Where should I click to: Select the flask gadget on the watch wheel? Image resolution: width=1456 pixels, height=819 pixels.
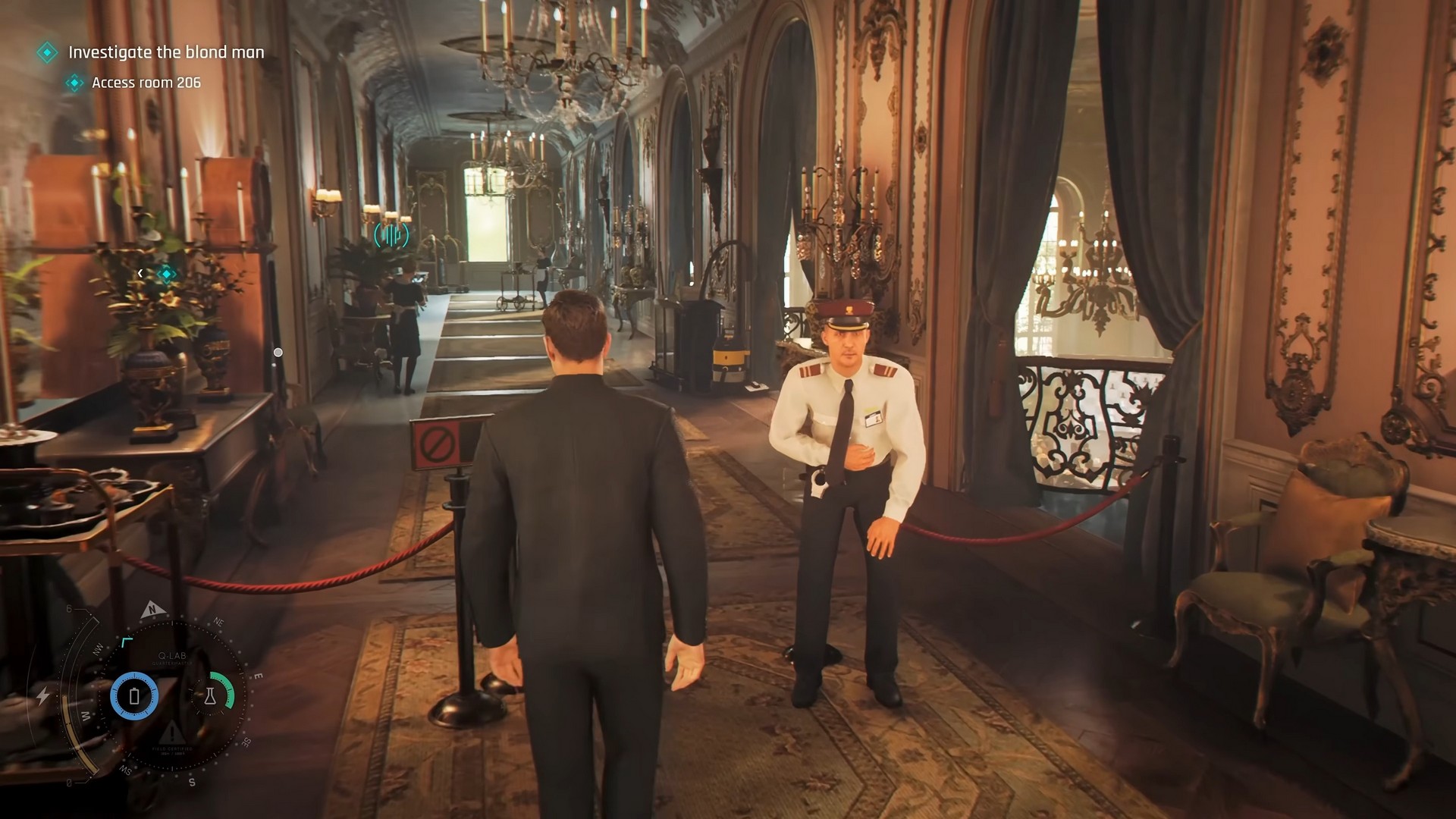[x=211, y=695]
